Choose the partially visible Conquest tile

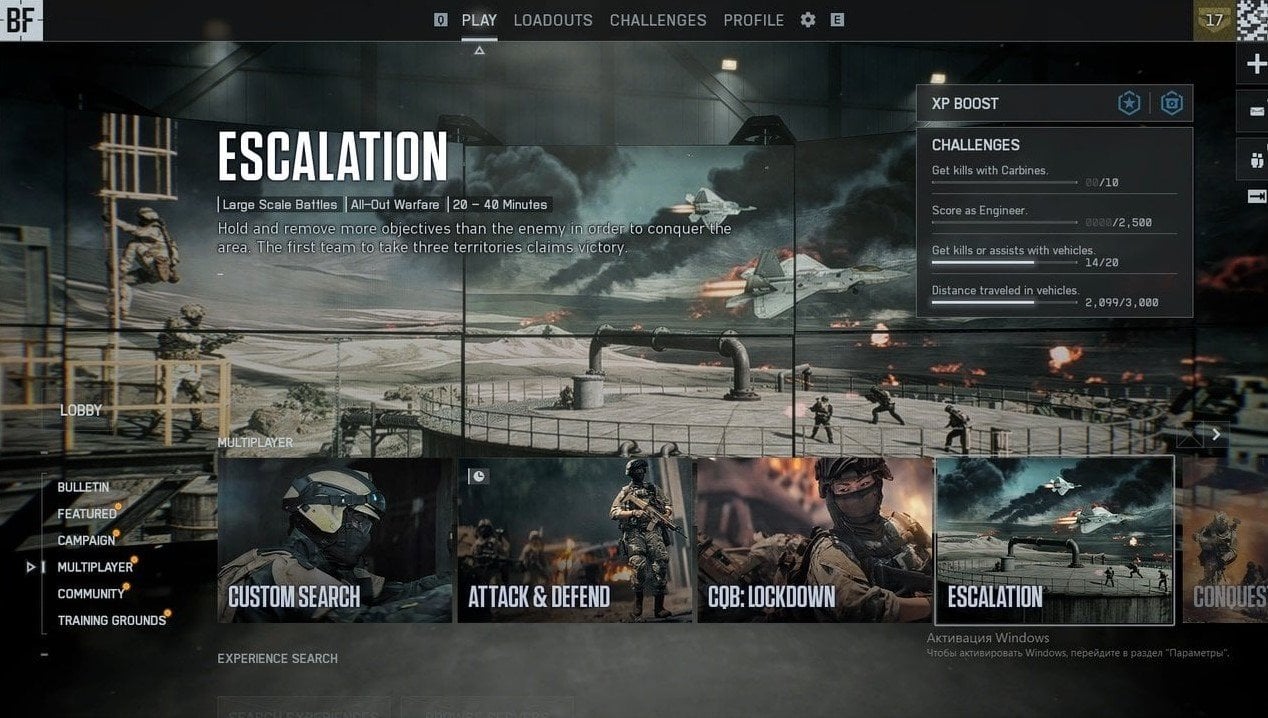[x=1225, y=540]
